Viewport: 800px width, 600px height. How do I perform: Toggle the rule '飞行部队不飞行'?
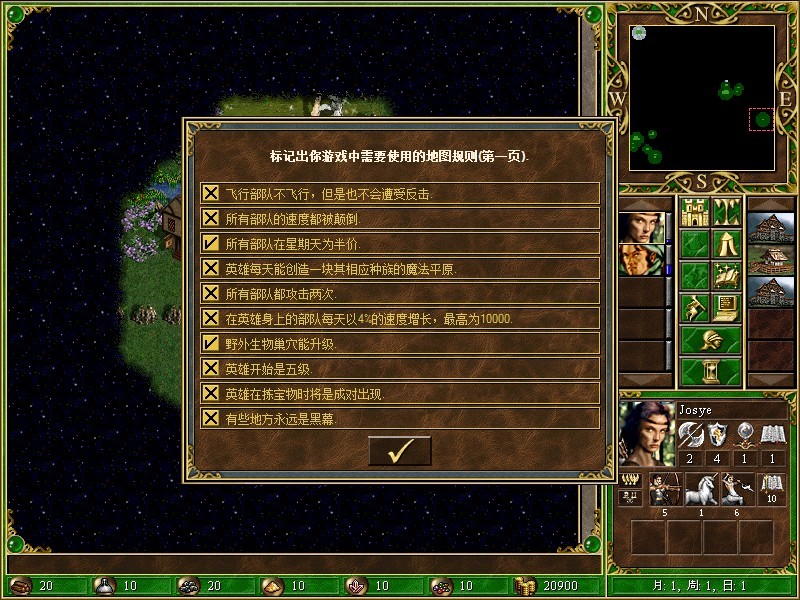tap(211, 193)
